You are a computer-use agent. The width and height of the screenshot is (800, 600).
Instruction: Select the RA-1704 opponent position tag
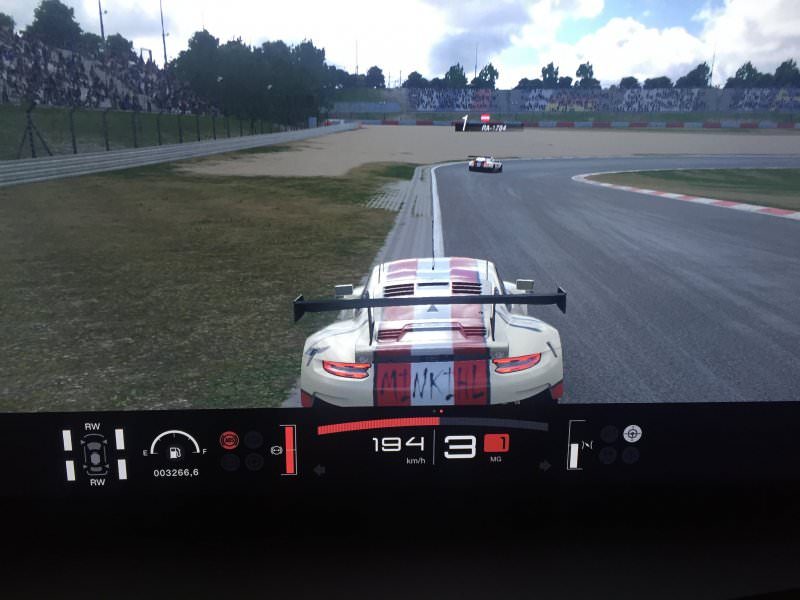click(x=488, y=127)
